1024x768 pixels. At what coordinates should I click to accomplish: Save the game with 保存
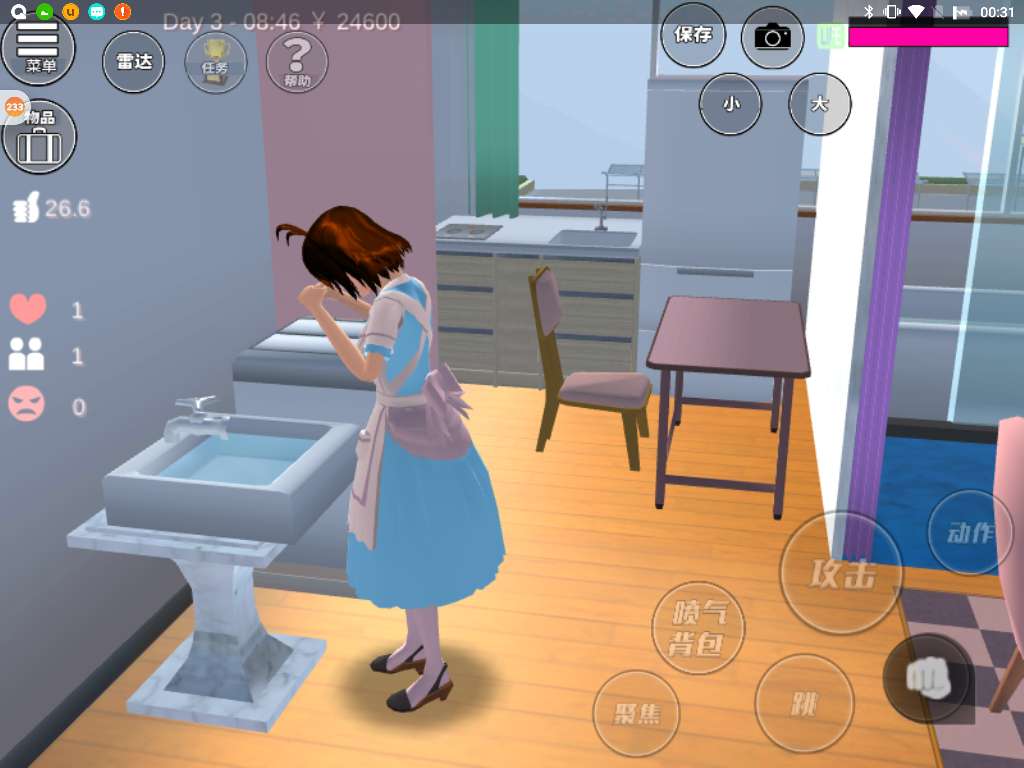(x=693, y=36)
